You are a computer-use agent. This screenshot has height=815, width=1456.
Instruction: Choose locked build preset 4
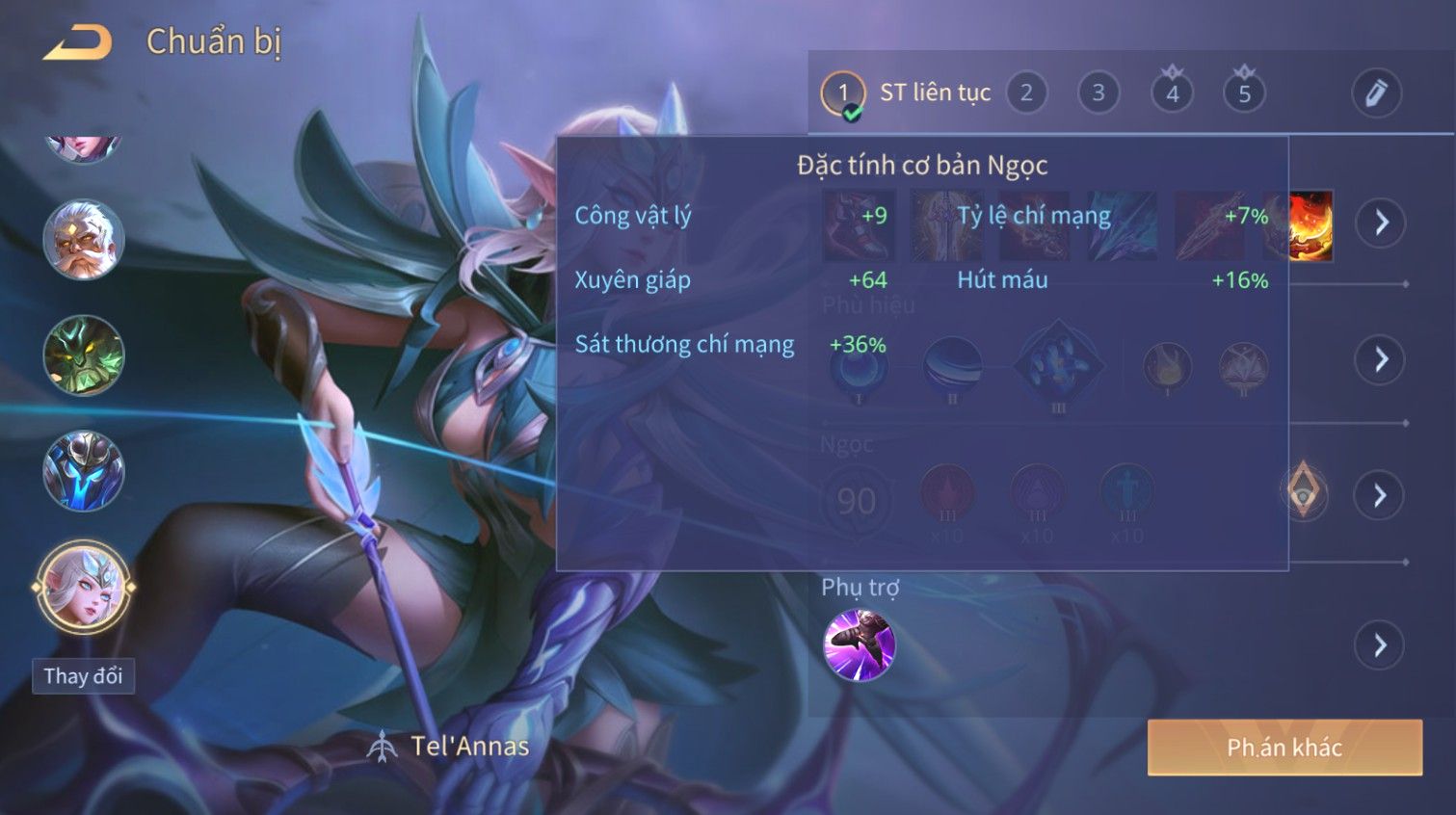[1172, 93]
